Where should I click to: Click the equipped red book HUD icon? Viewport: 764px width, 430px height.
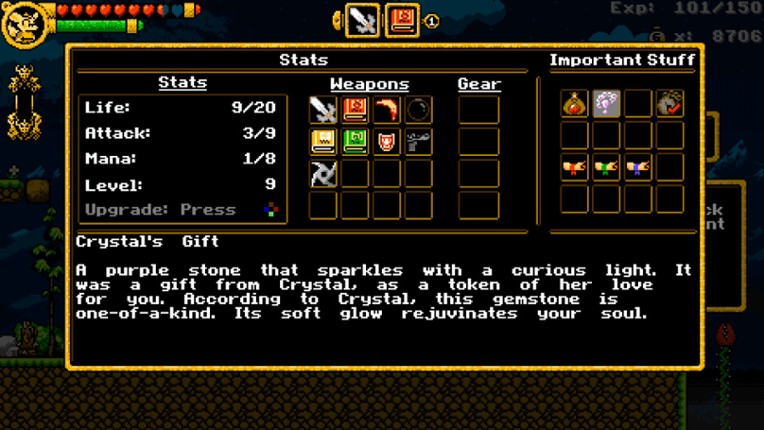pyautogui.click(x=402, y=20)
